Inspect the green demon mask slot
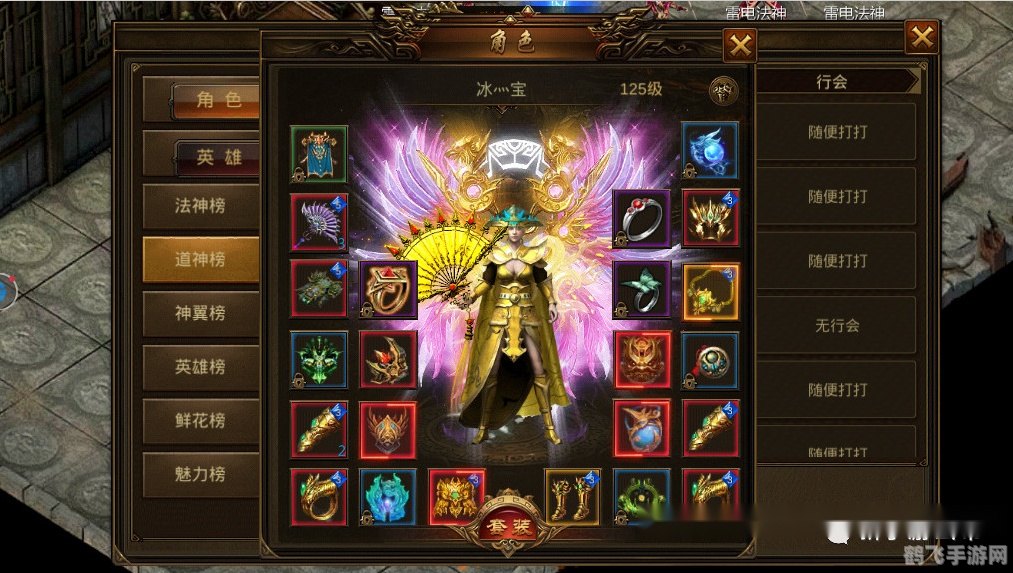 click(x=319, y=359)
